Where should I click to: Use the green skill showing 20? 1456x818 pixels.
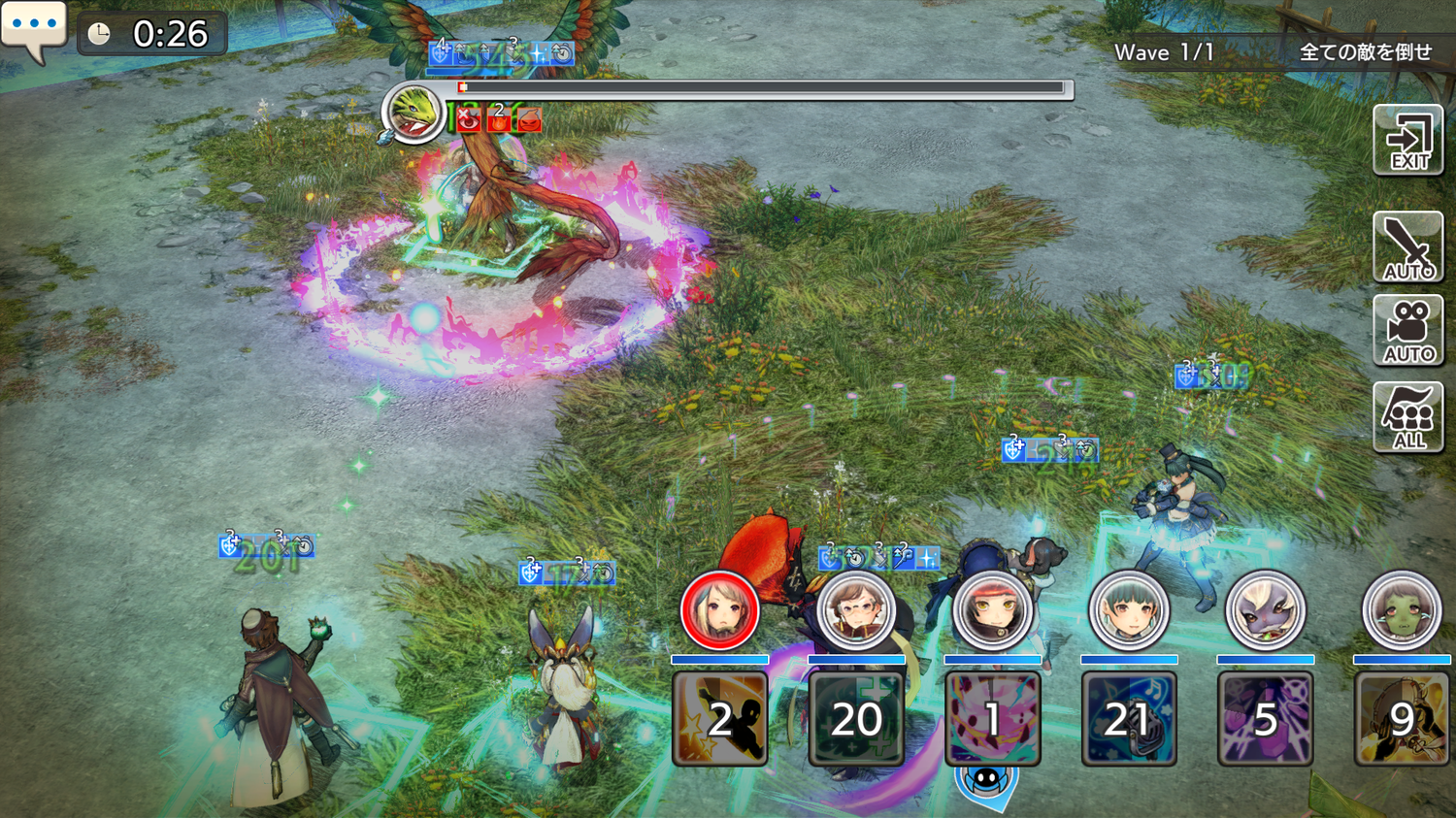(856, 719)
